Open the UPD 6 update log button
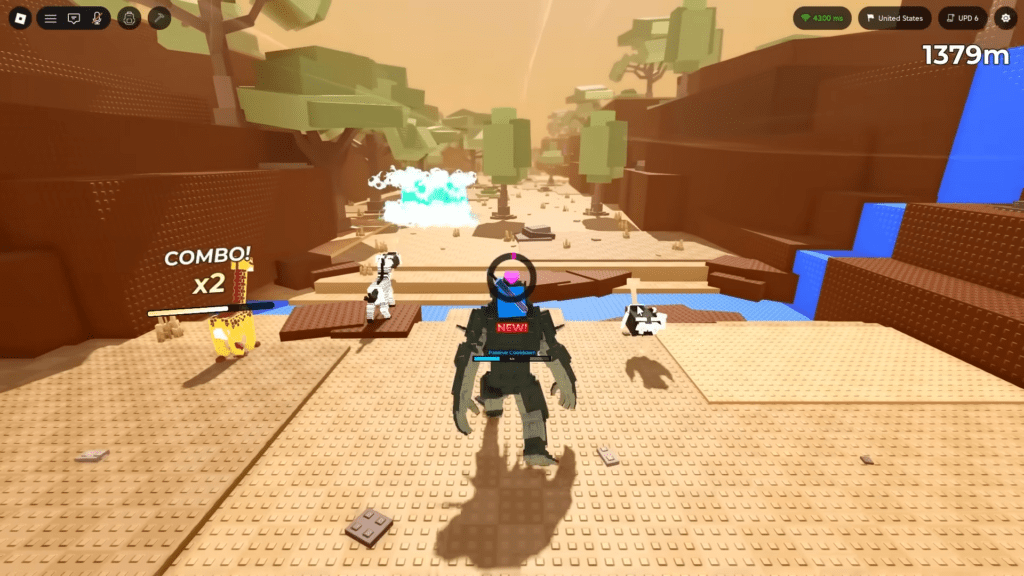Image resolution: width=1024 pixels, height=576 pixels. point(962,18)
